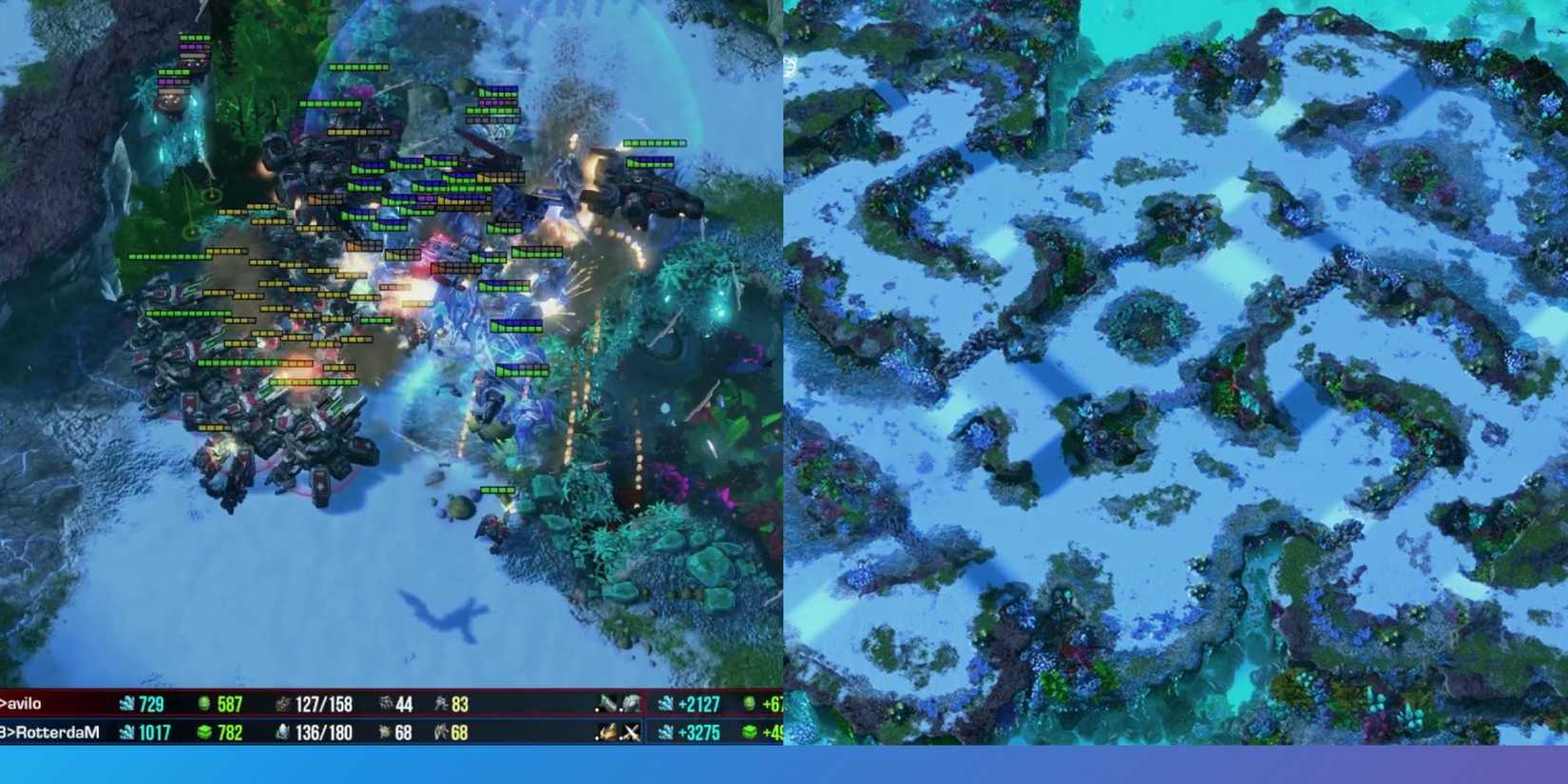This screenshot has width=1568, height=784.
Task: Click the income icon beside +2127
Action: [x=664, y=704]
